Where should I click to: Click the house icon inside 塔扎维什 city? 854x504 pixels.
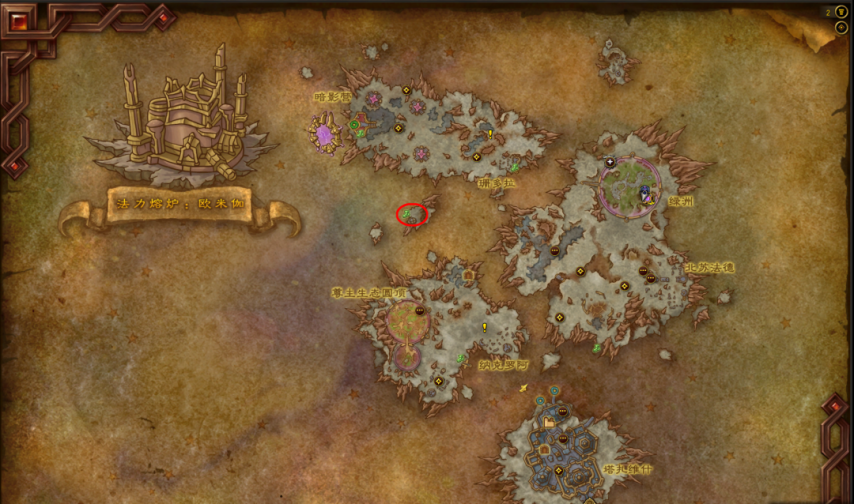tap(549, 423)
